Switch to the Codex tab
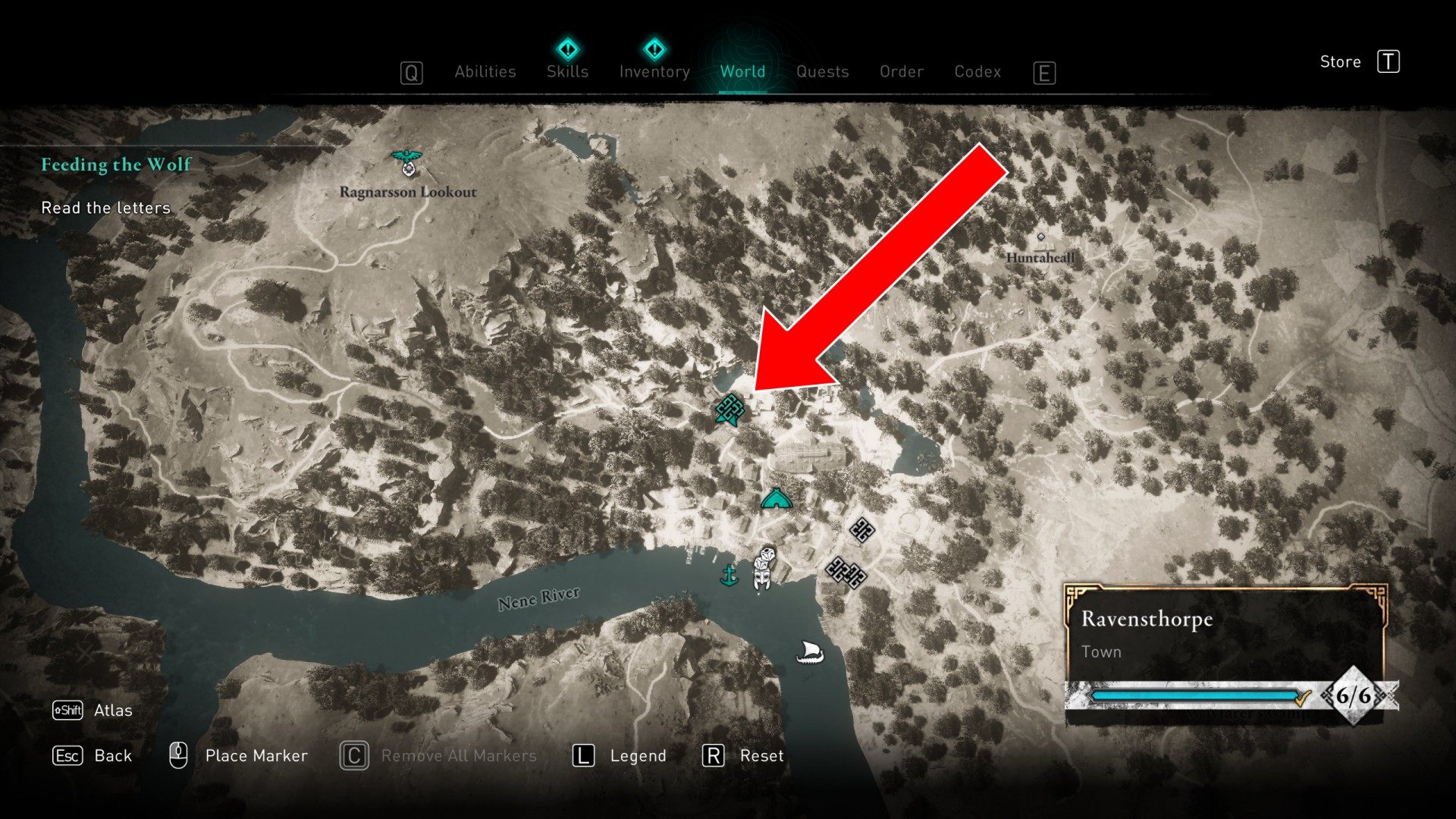 tap(977, 71)
